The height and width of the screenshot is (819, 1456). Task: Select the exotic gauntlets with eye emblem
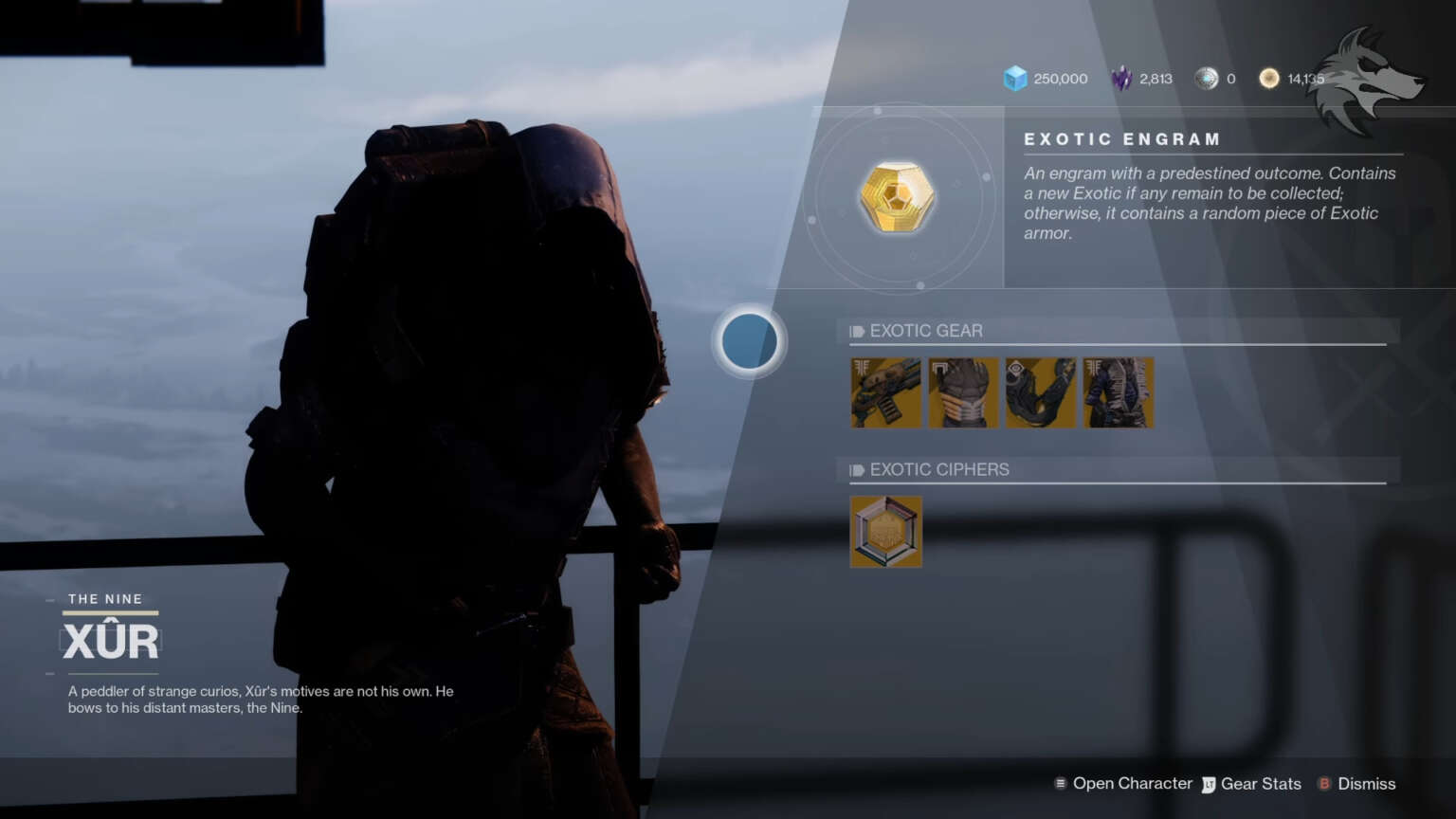pos(1040,392)
